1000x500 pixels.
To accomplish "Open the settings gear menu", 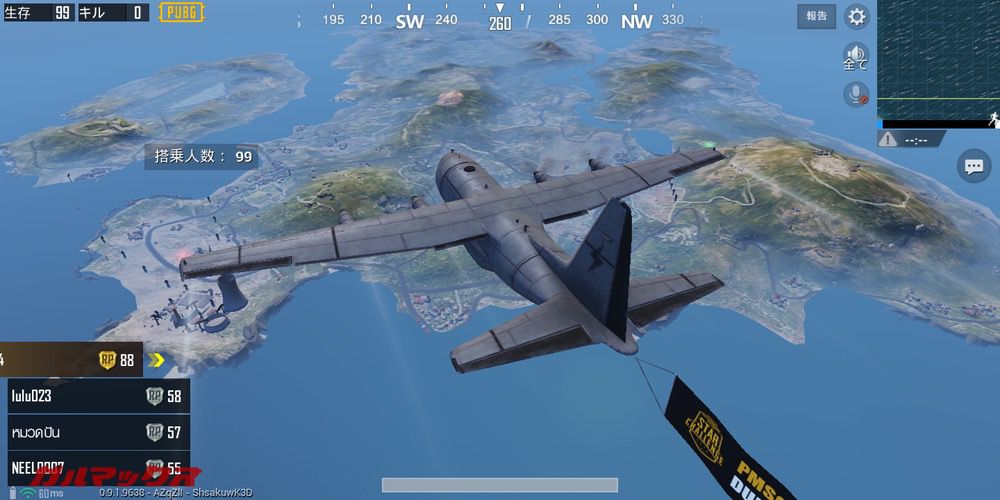I will pyautogui.click(x=857, y=16).
